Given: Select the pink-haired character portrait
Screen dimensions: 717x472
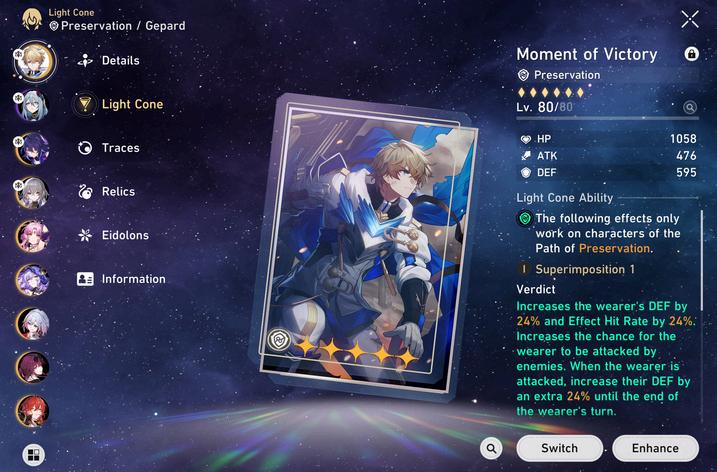Looking at the screenshot, I should coord(32,236).
